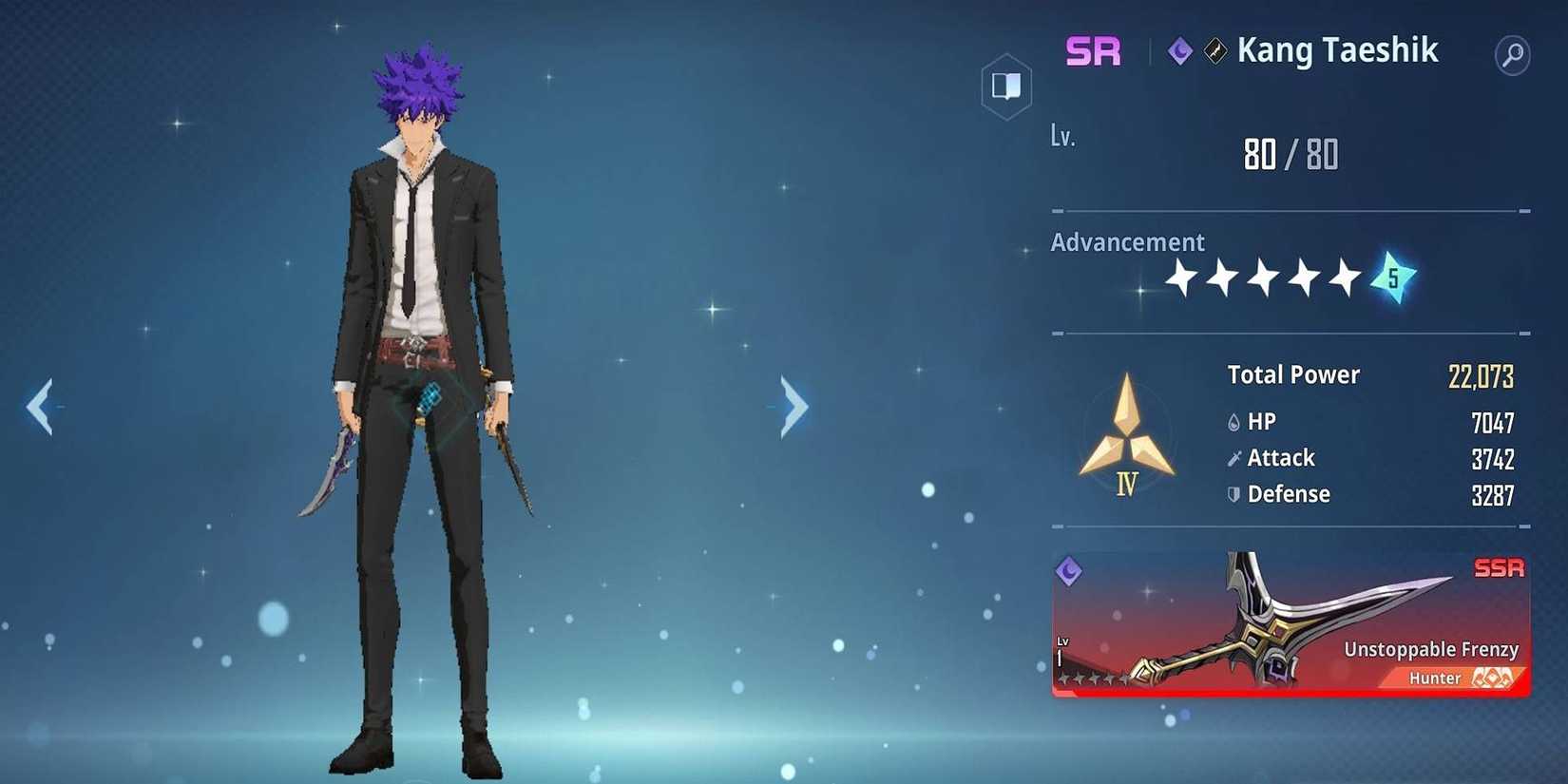This screenshot has width=1568, height=784.
Task: Open the codex book icon
Action: tap(1005, 85)
